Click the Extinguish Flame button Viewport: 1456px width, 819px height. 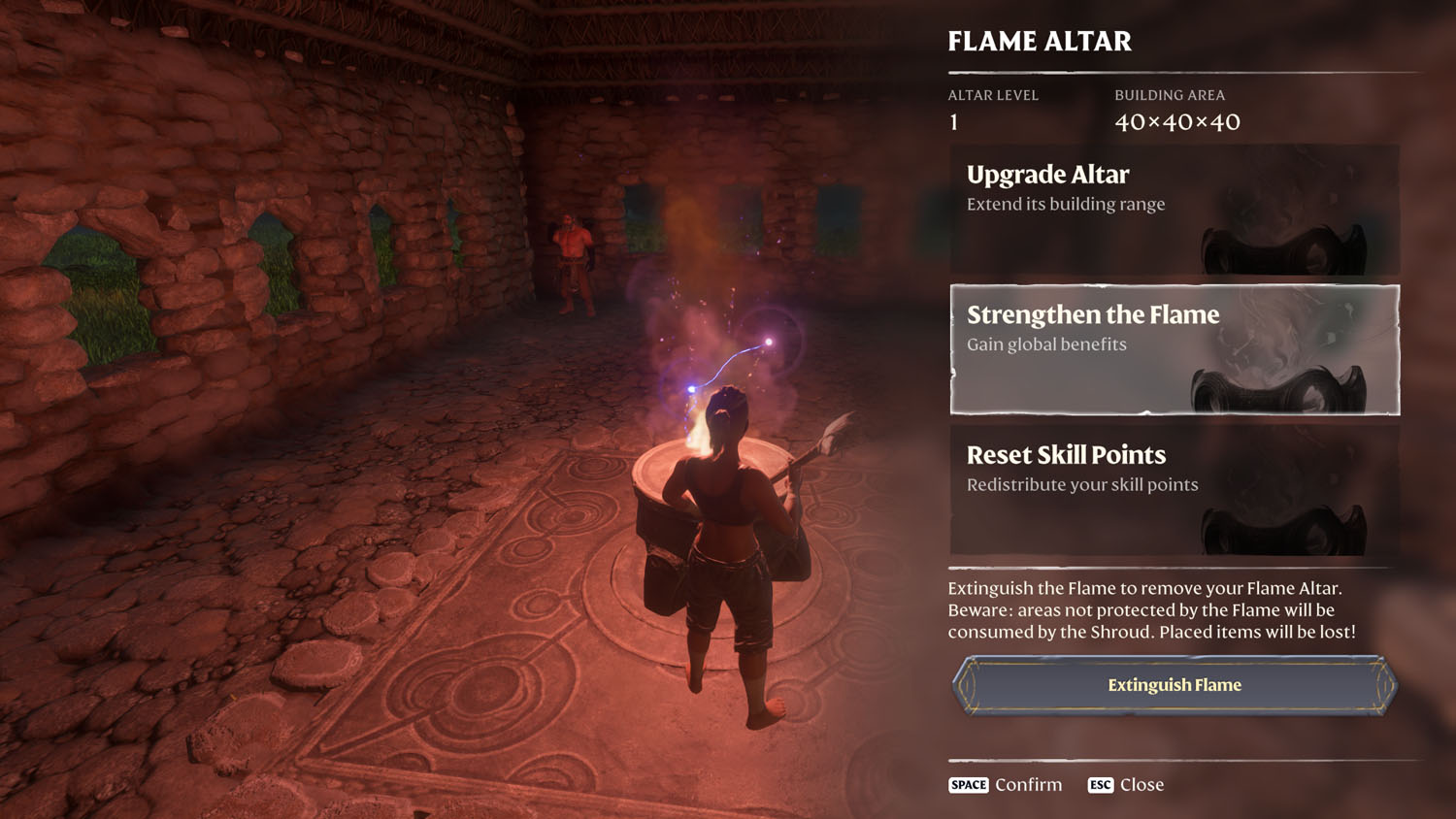point(1173,684)
